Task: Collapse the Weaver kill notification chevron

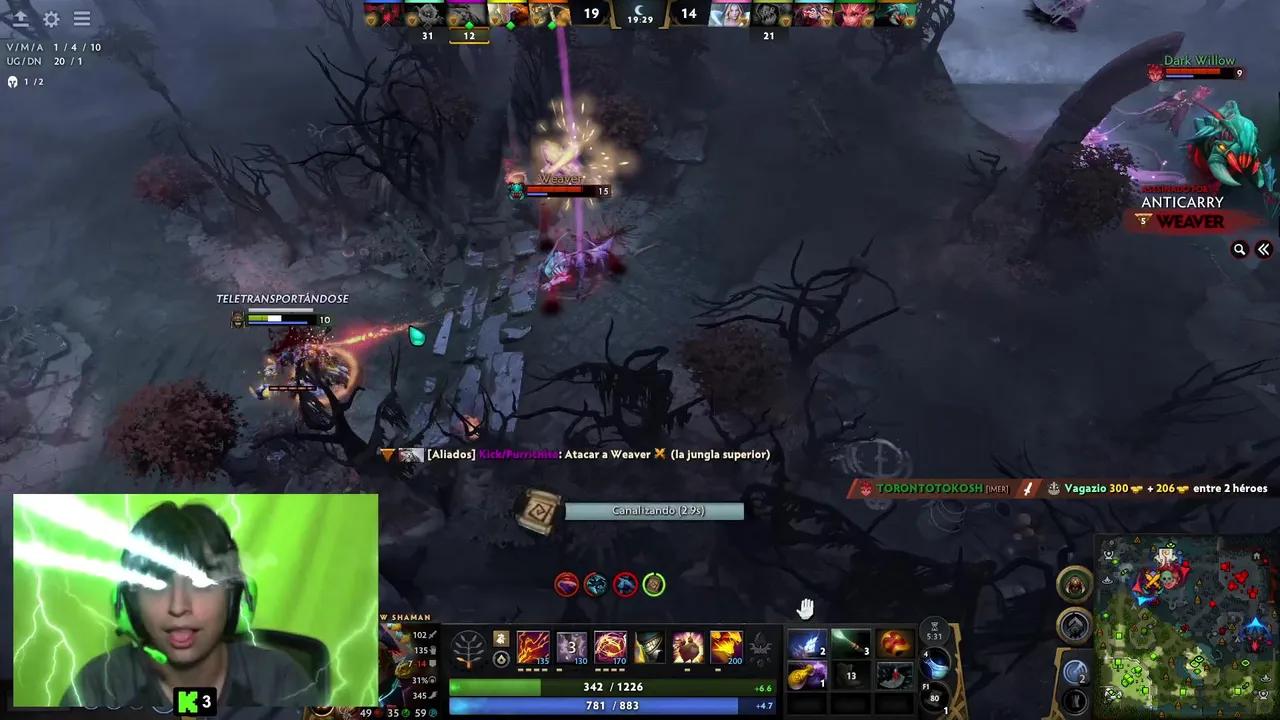Action: coord(1263,249)
